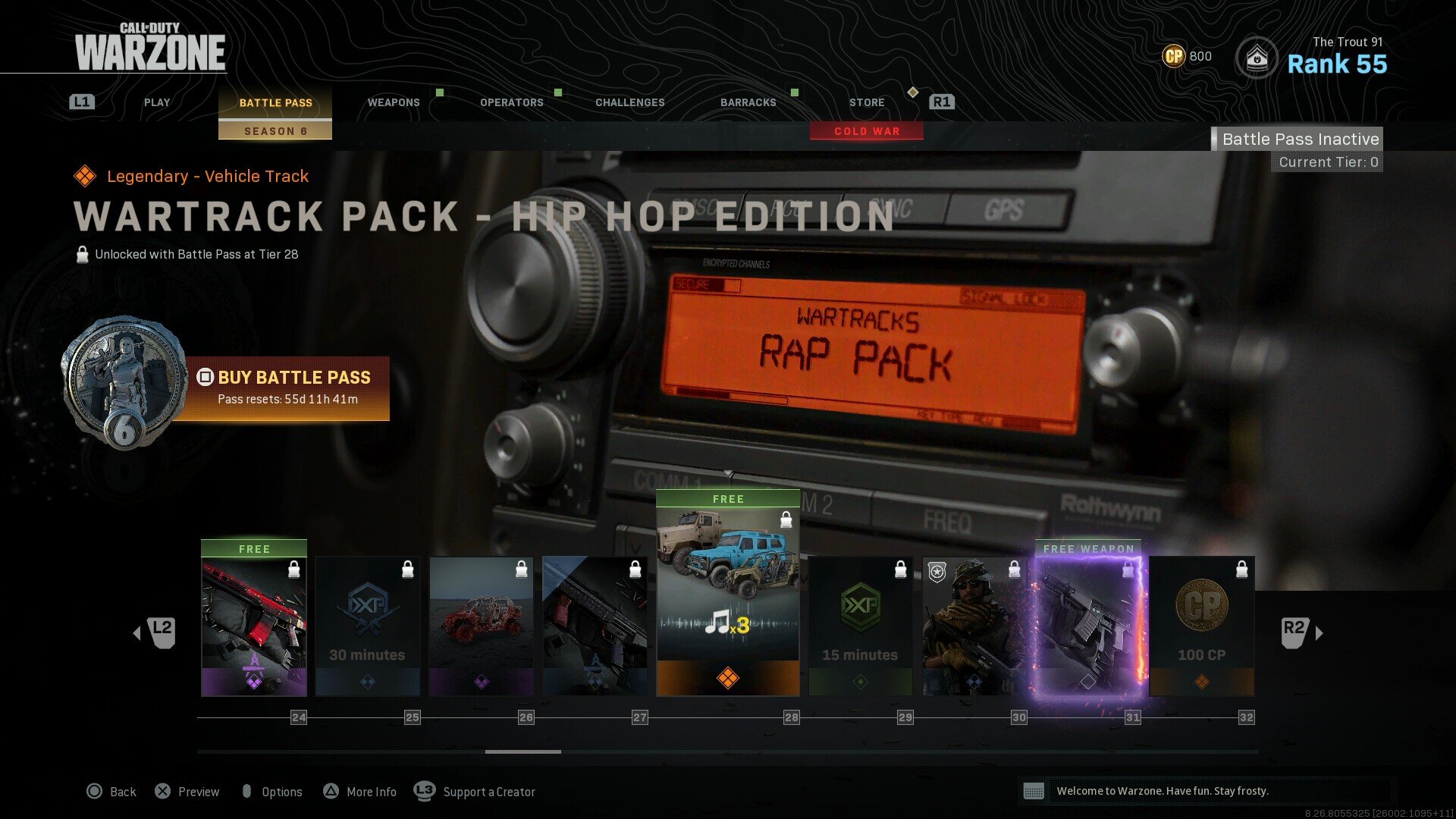1456x819 pixels.
Task: Choose the 30 minutes double XP token
Action: (x=368, y=626)
